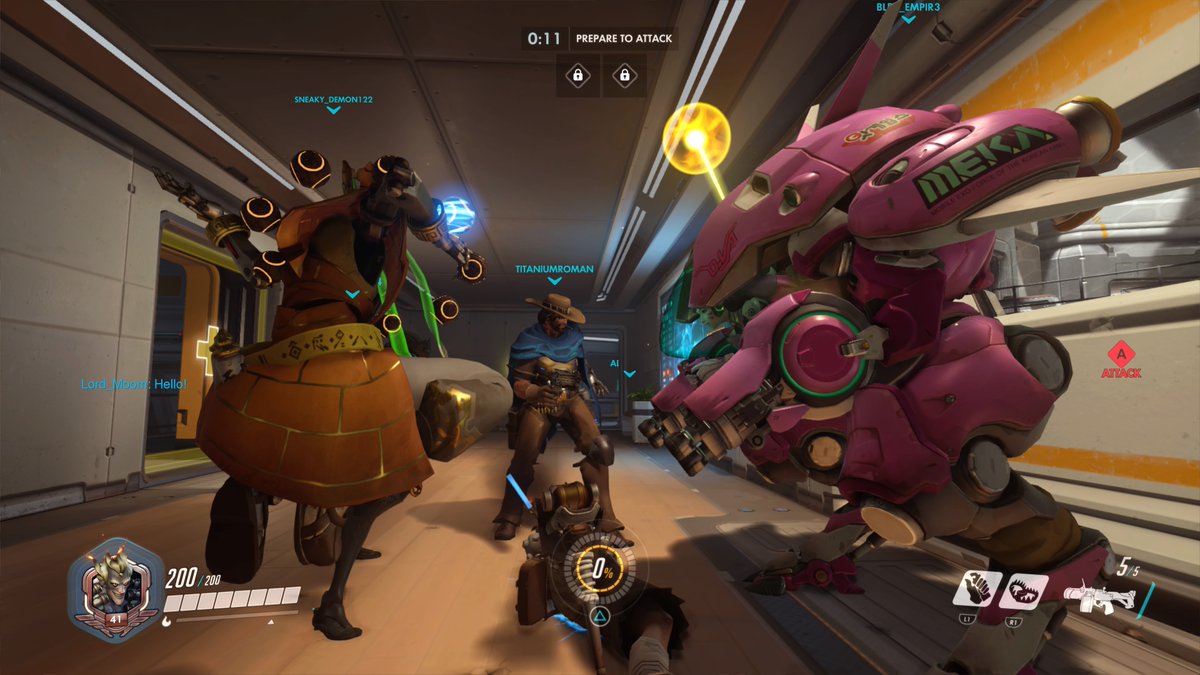The height and width of the screenshot is (675, 1200).
Task: Select the Frag Launcher weapon icon
Action: (x=1098, y=596)
